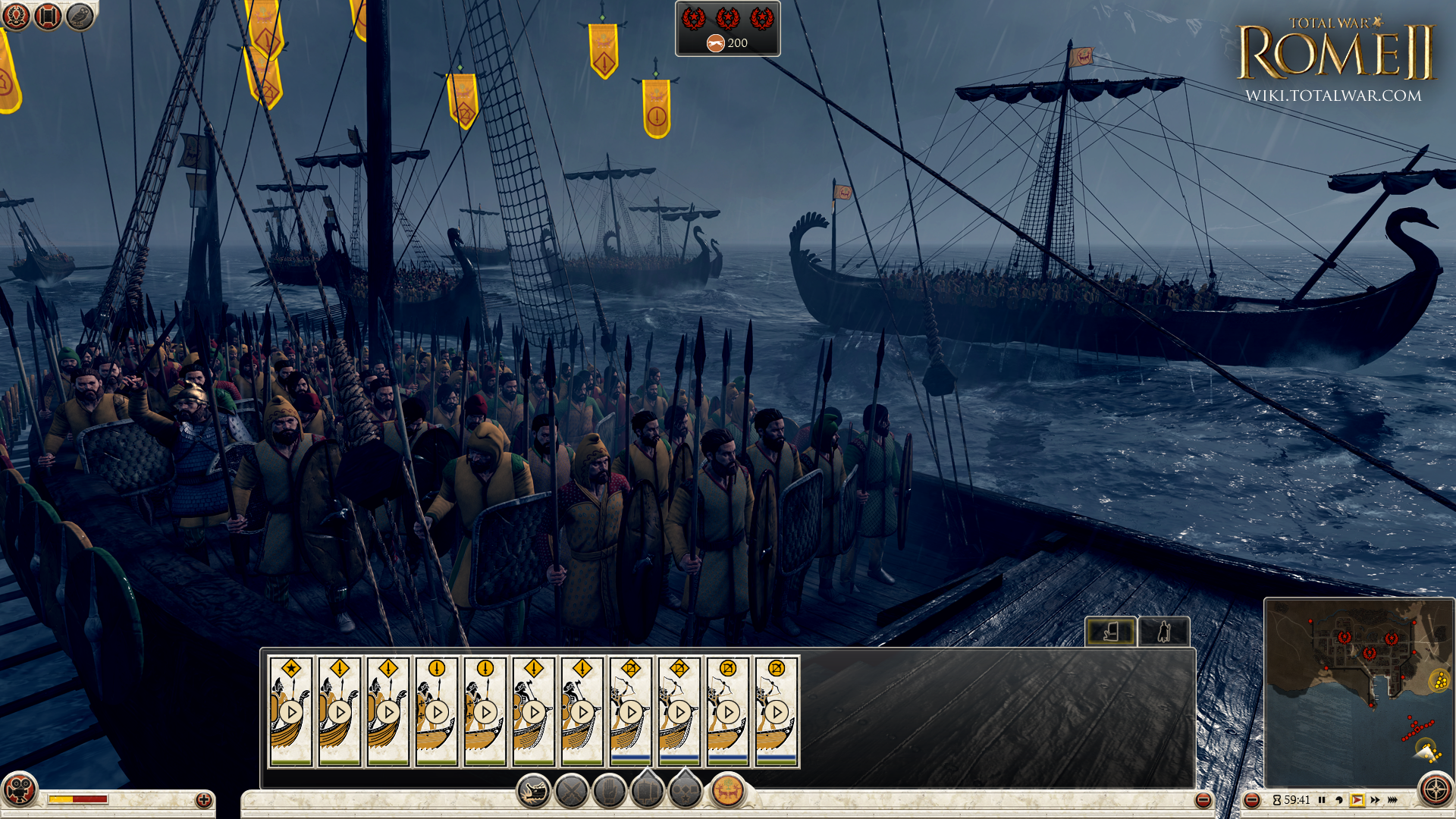The height and width of the screenshot is (819, 1456).
Task: Switch to the soldier view tab
Action: [1164, 631]
